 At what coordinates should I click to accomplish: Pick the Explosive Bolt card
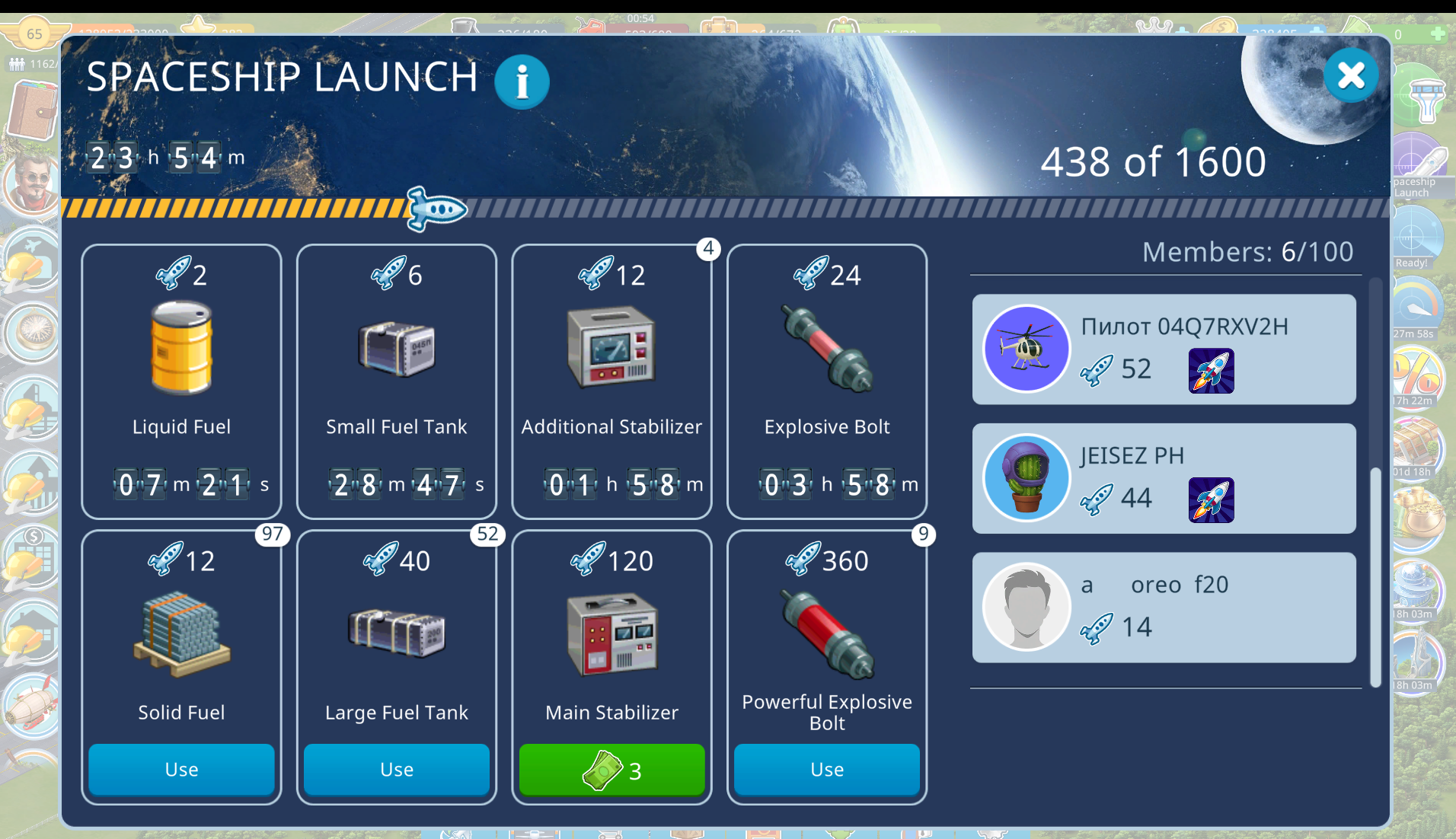826,381
